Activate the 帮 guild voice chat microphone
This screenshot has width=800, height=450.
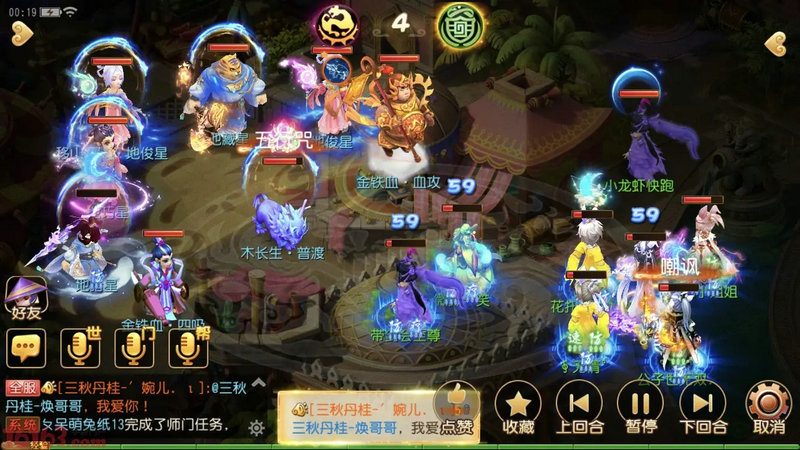186,347
